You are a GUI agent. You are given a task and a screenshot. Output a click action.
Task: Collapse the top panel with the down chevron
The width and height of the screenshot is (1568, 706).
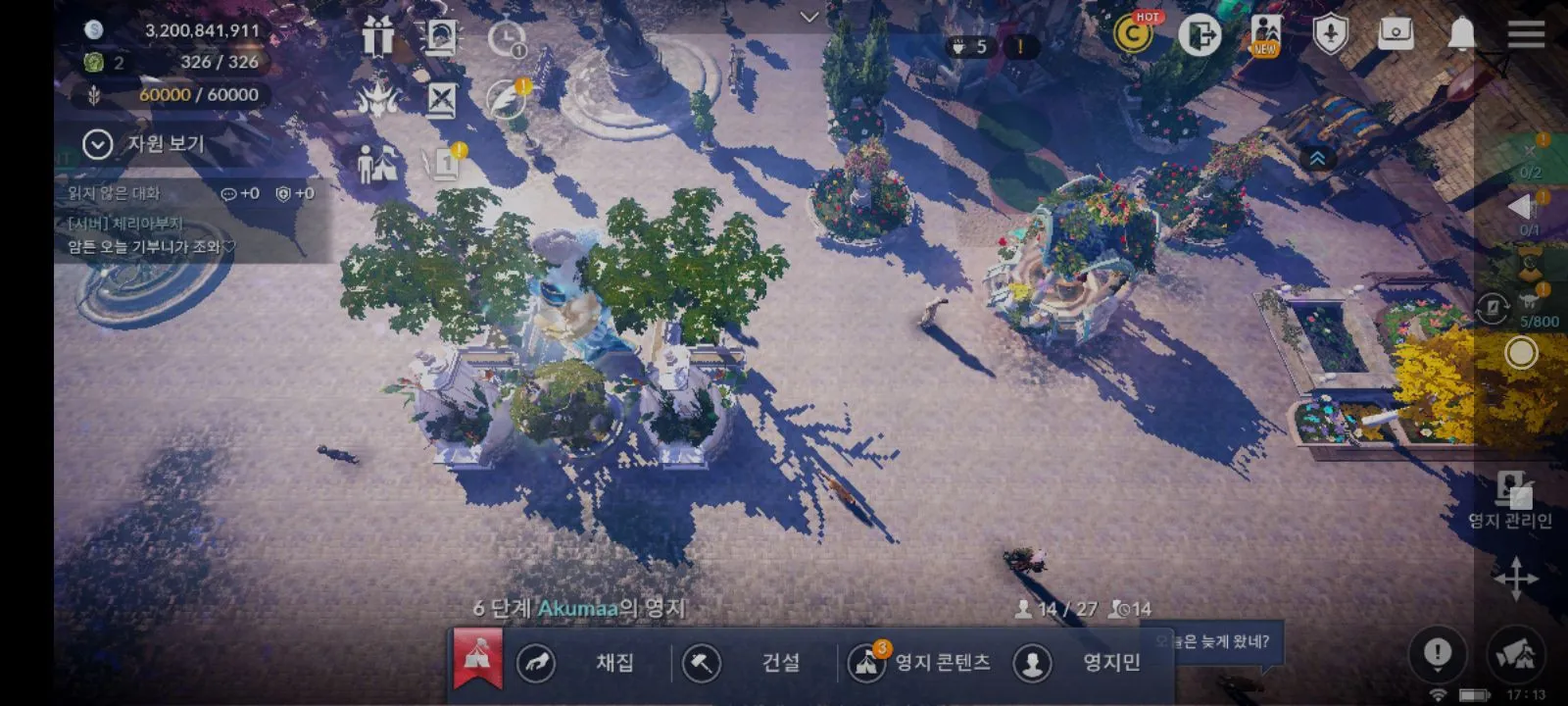click(809, 17)
